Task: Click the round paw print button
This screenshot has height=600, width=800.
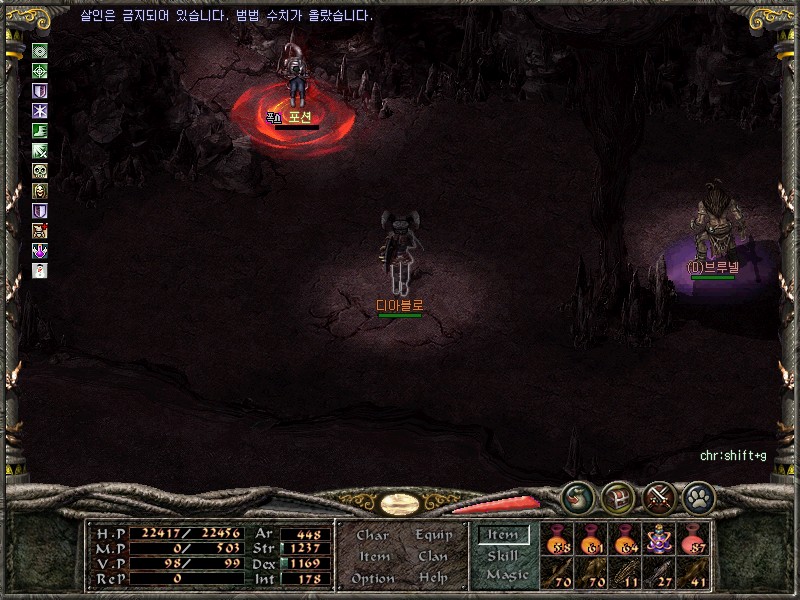Action: pos(697,496)
